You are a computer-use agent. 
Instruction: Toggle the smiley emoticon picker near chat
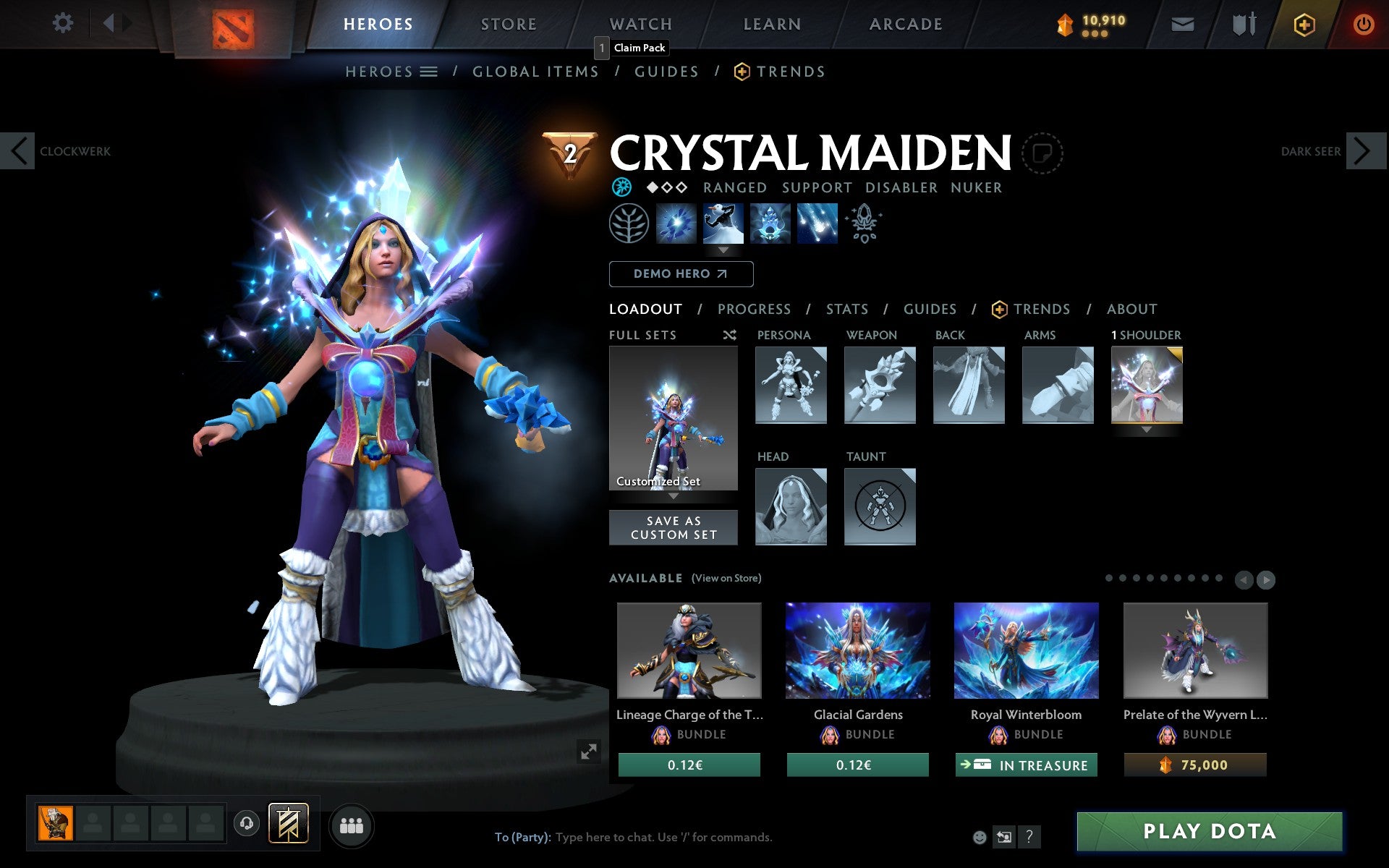pos(980,838)
